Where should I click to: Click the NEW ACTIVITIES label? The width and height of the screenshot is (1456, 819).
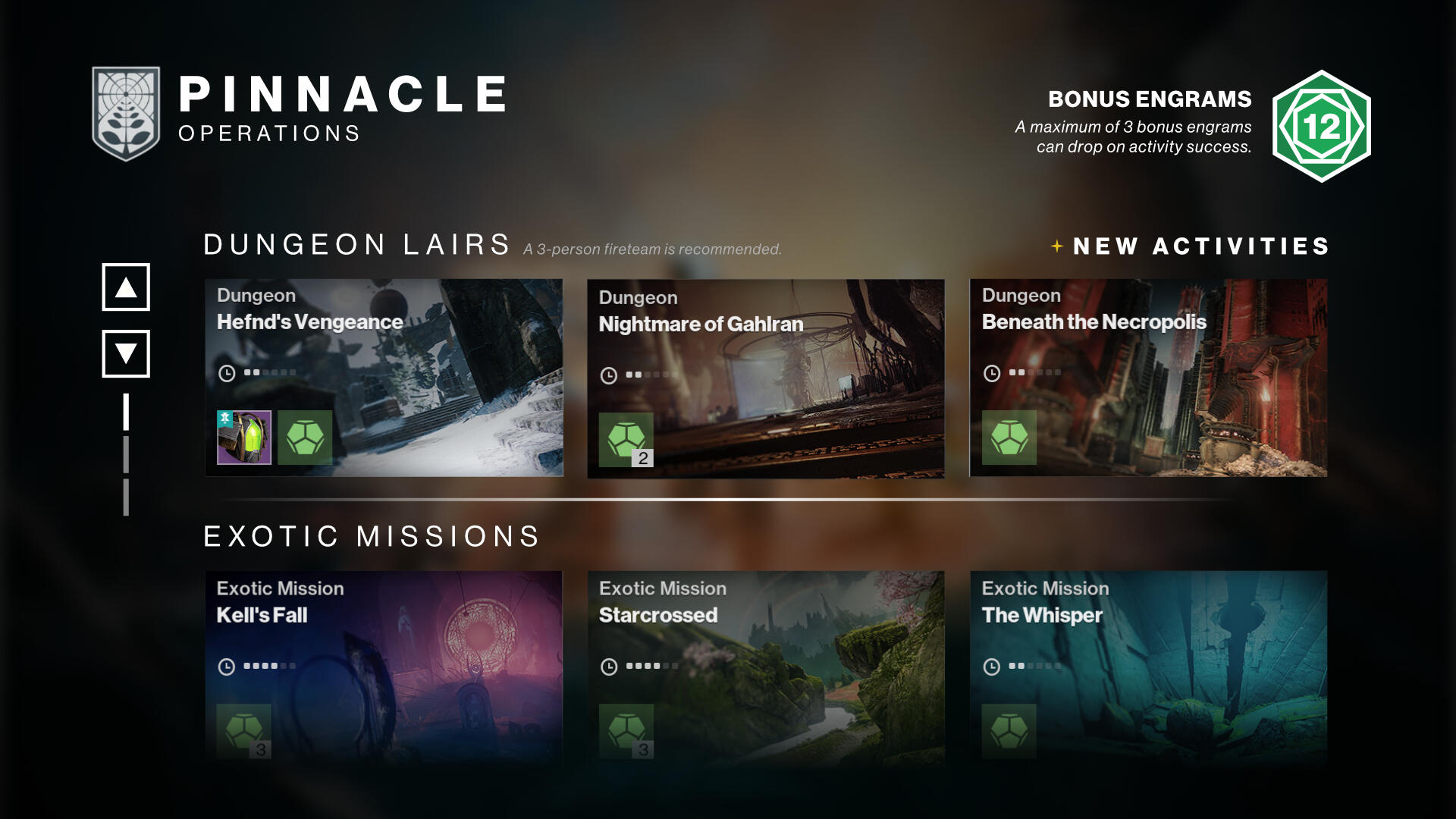pyautogui.click(x=1202, y=246)
